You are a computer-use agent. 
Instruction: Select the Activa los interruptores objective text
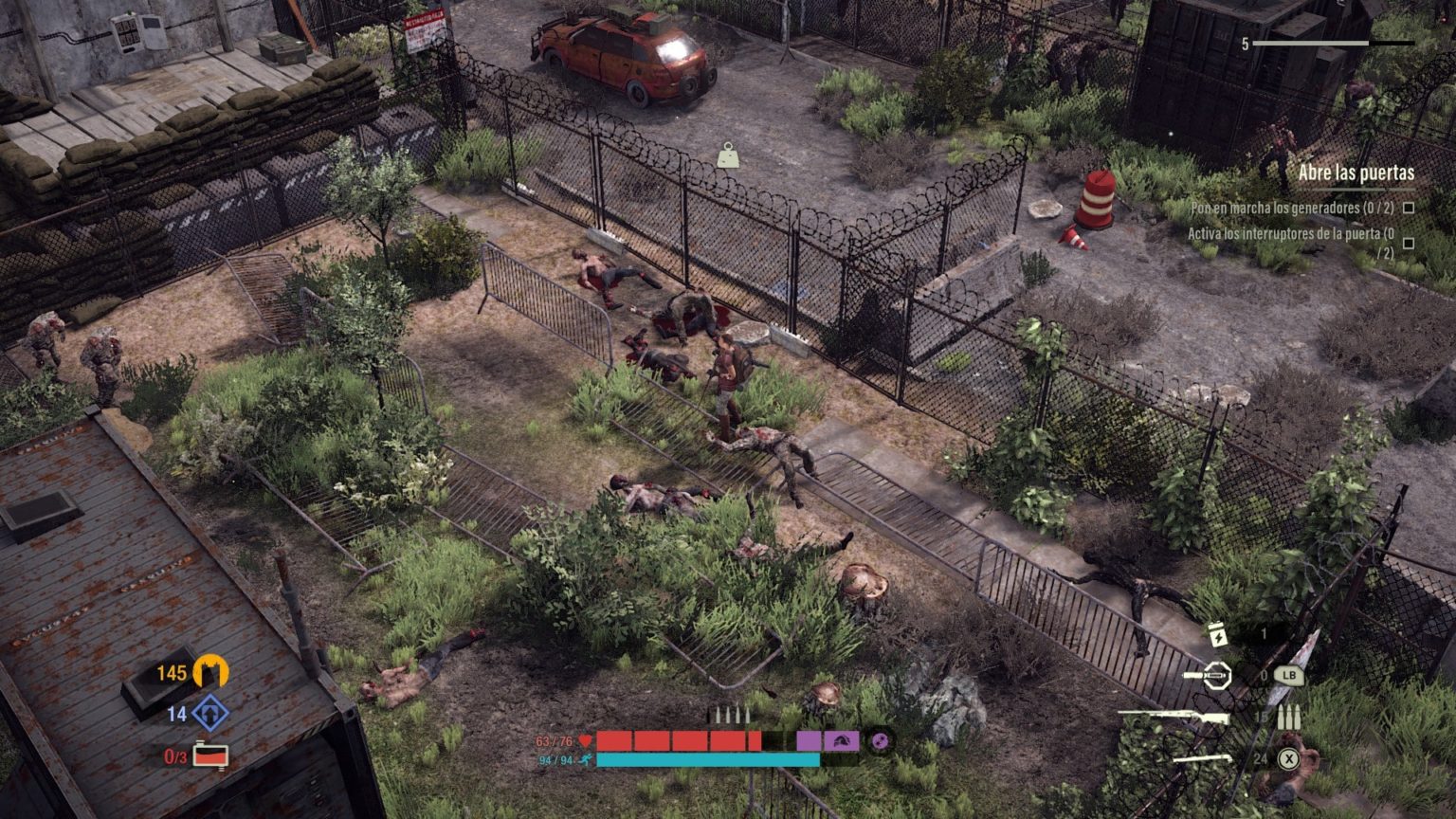tap(1288, 235)
